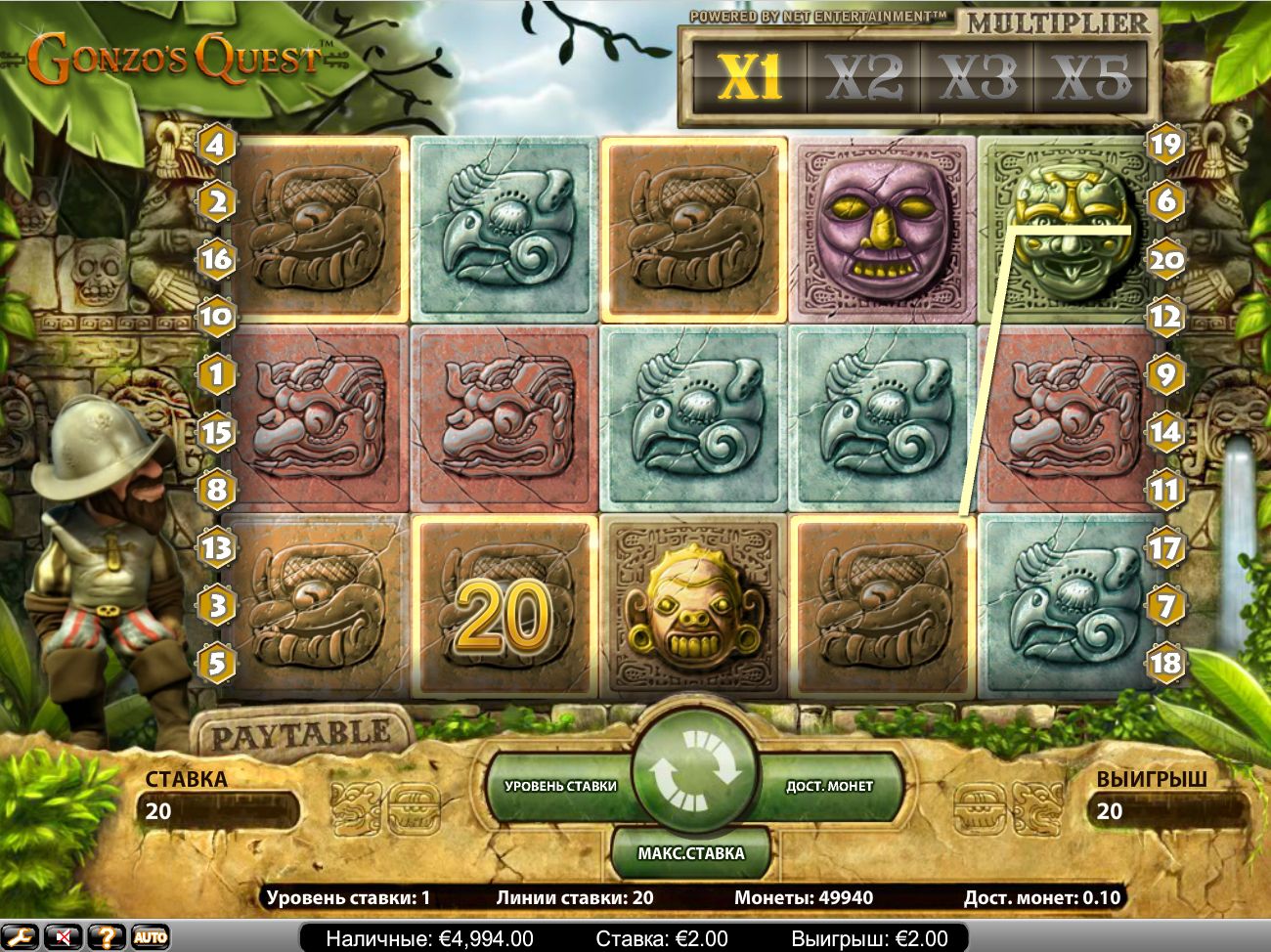Change coin value with Дост. монет button

[x=829, y=786]
